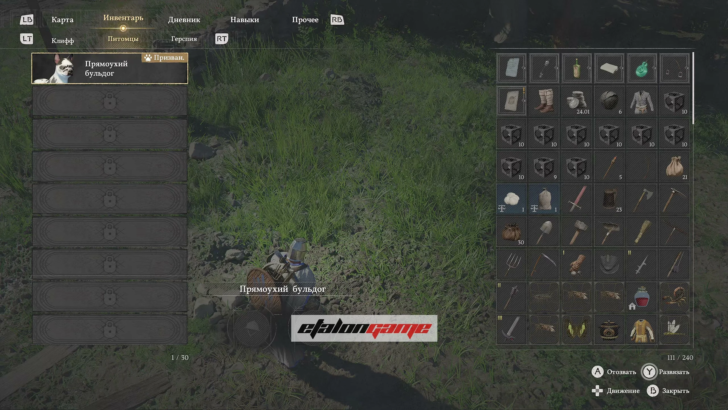728x410 pixels.
Task: Select the red potion flask slot
Action: pyautogui.click(x=642, y=297)
